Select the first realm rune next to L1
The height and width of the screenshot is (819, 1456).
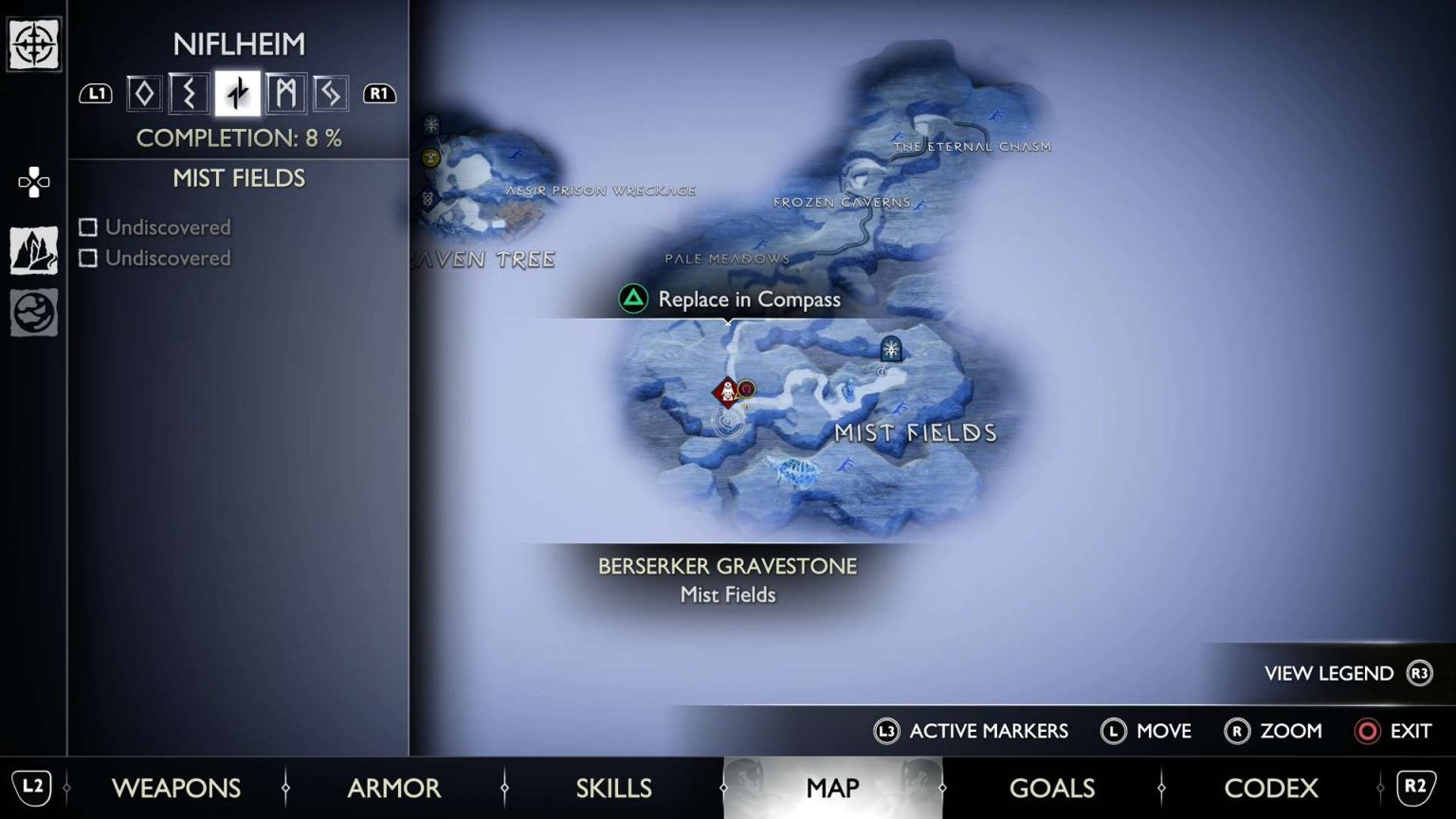142,93
